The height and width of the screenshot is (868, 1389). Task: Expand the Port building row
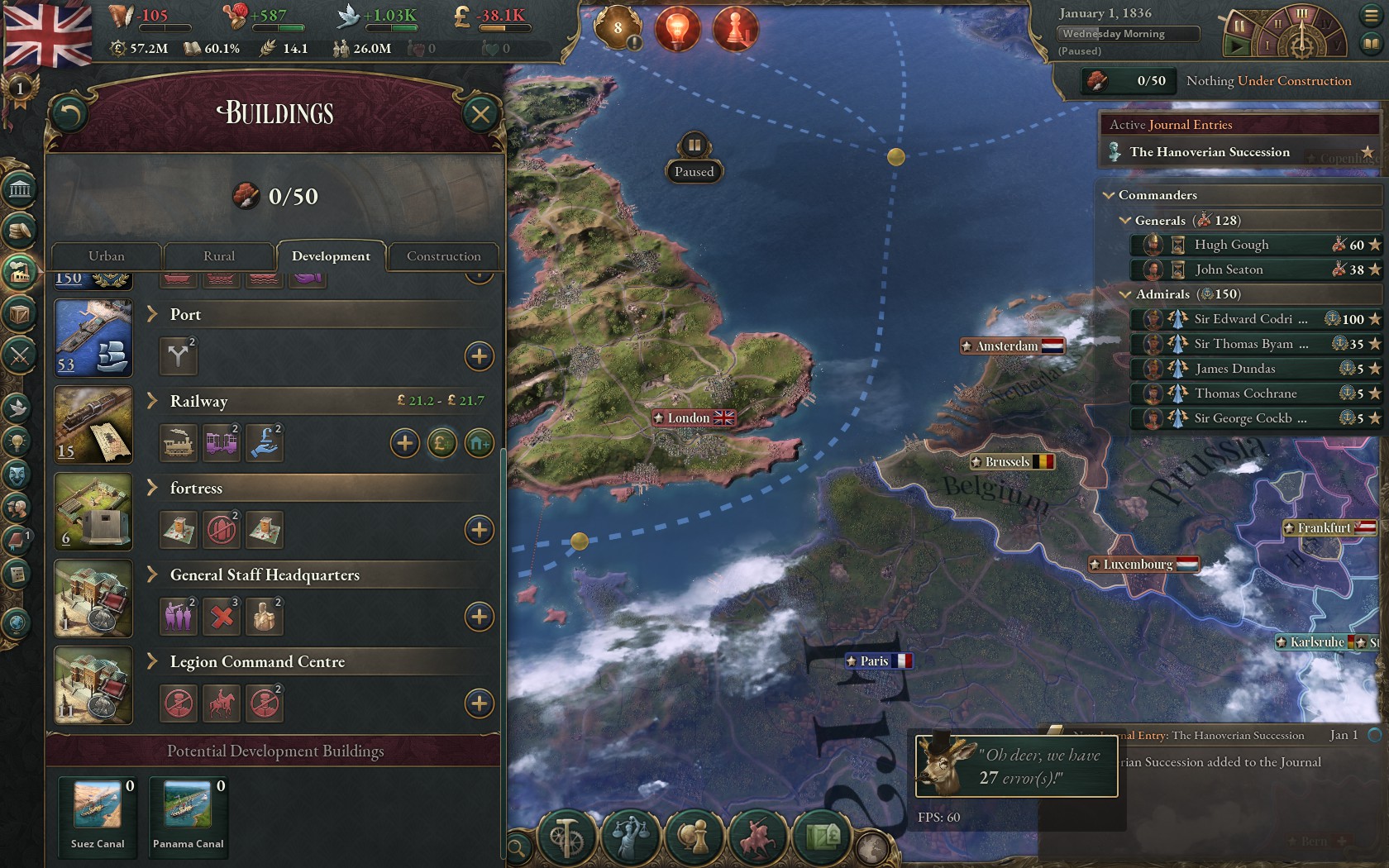153,314
